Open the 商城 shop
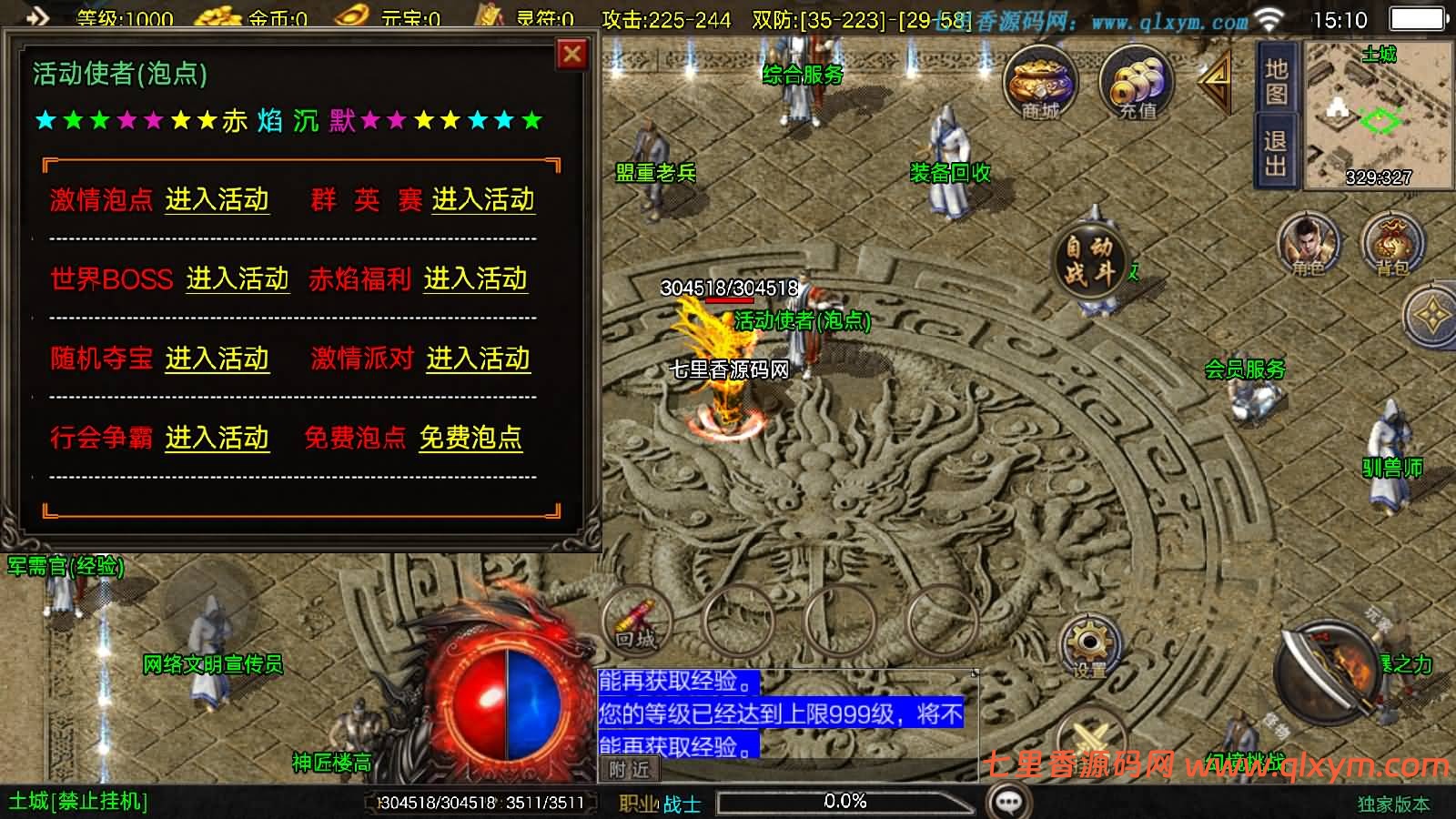Screen dimensions: 1456x819 pyautogui.click(x=1040, y=84)
